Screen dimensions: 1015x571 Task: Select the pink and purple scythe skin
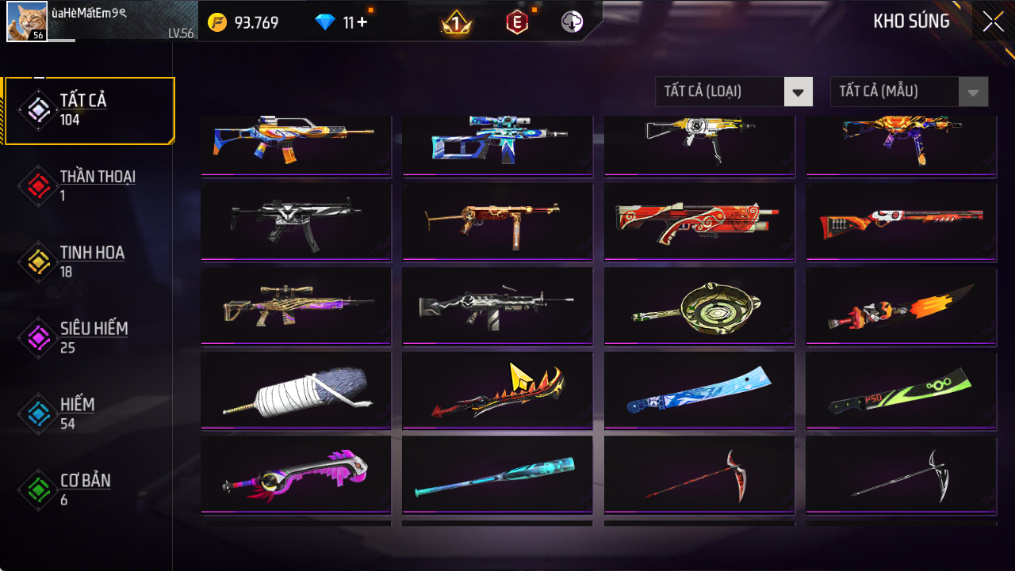(296, 476)
